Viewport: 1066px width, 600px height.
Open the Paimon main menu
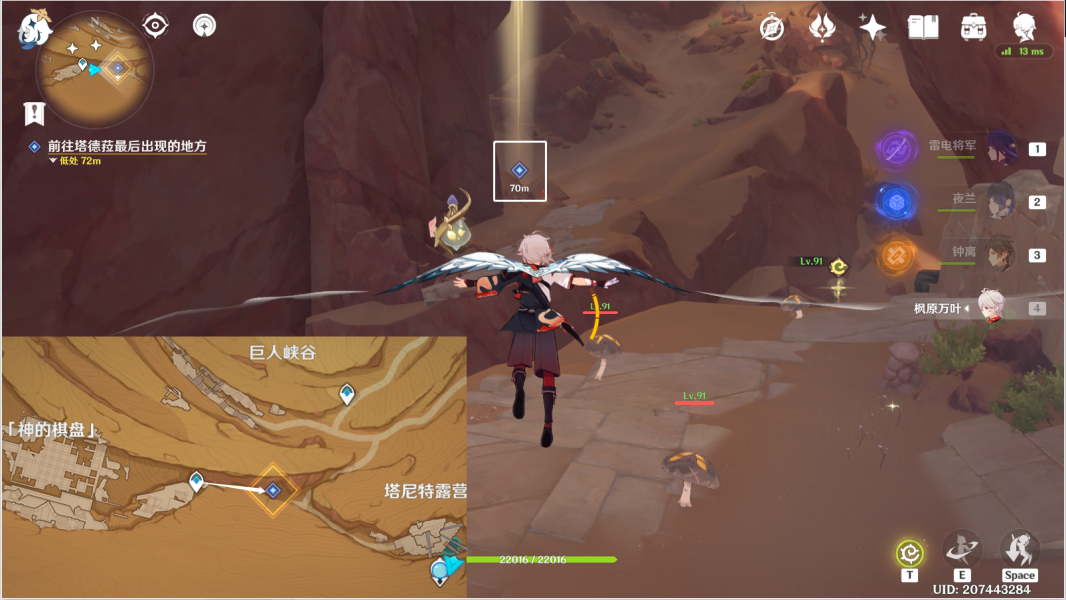(x=33, y=30)
